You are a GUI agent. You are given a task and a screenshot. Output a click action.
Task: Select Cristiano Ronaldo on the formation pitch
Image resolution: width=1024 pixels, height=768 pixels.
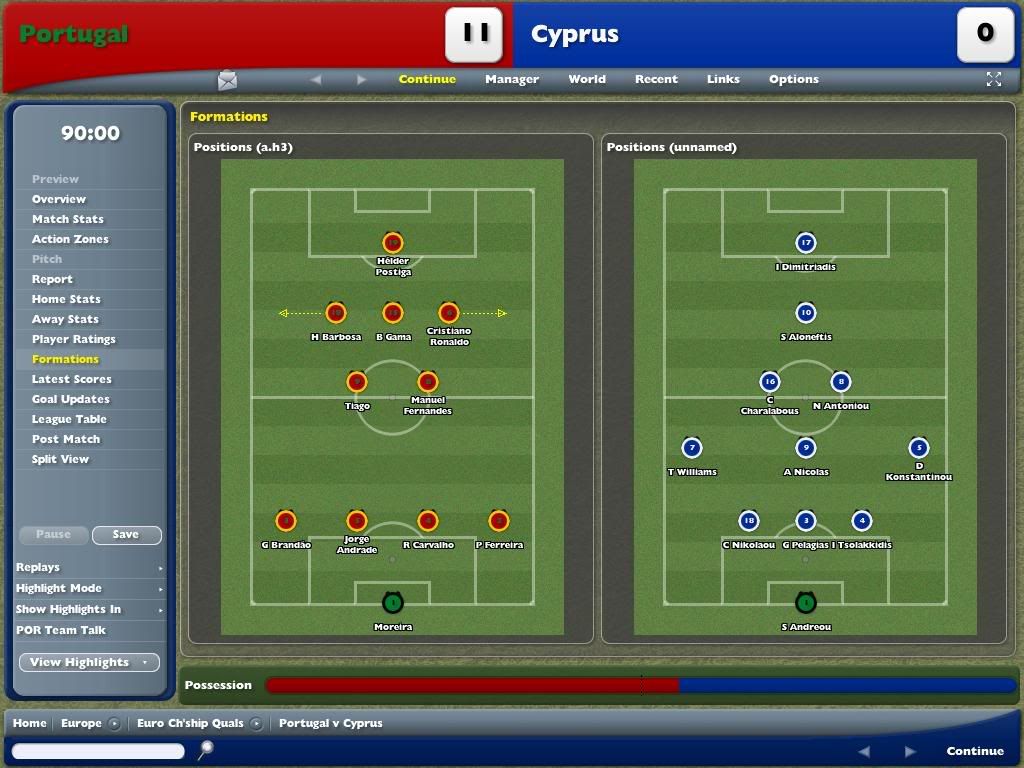click(x=448, y=313)
